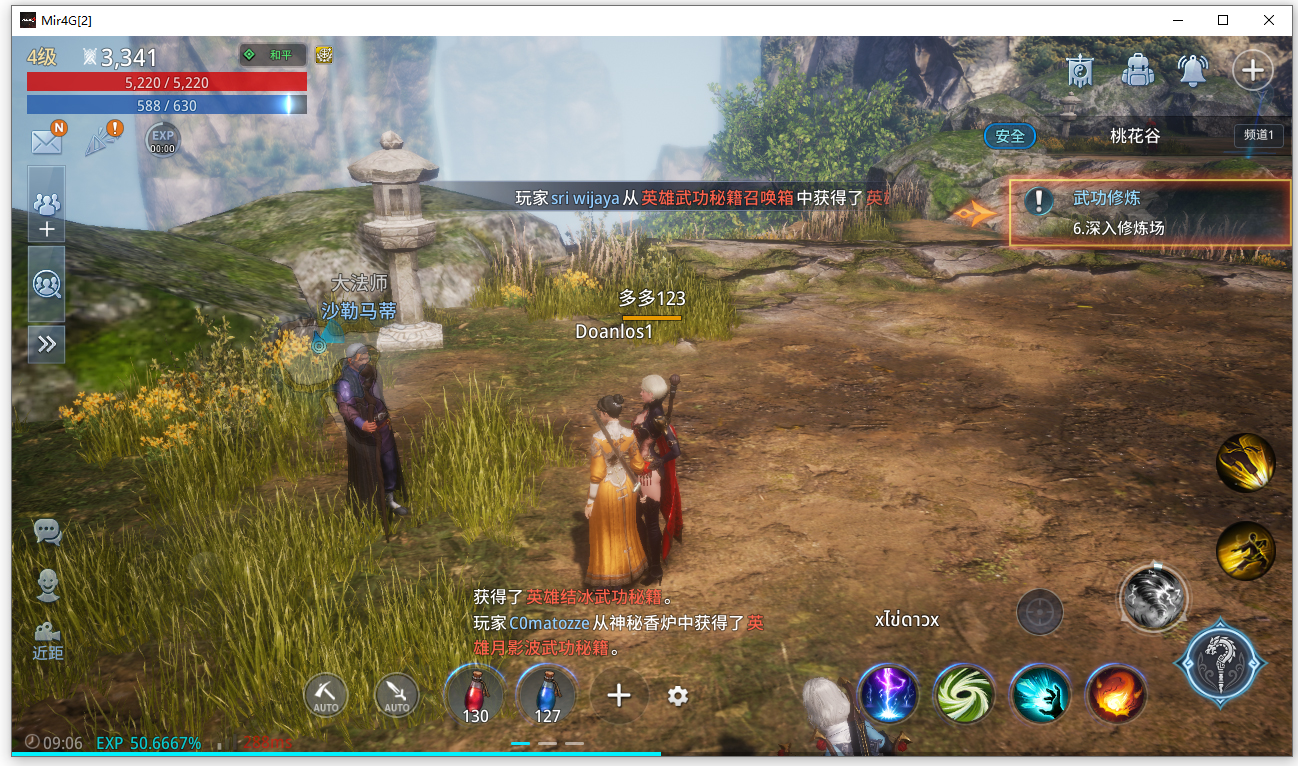The height and width of the screenshot is (766, 1298).
Task: Toggle the auto combat sword button
Action: pyautogui.click(x=397, y=695)
